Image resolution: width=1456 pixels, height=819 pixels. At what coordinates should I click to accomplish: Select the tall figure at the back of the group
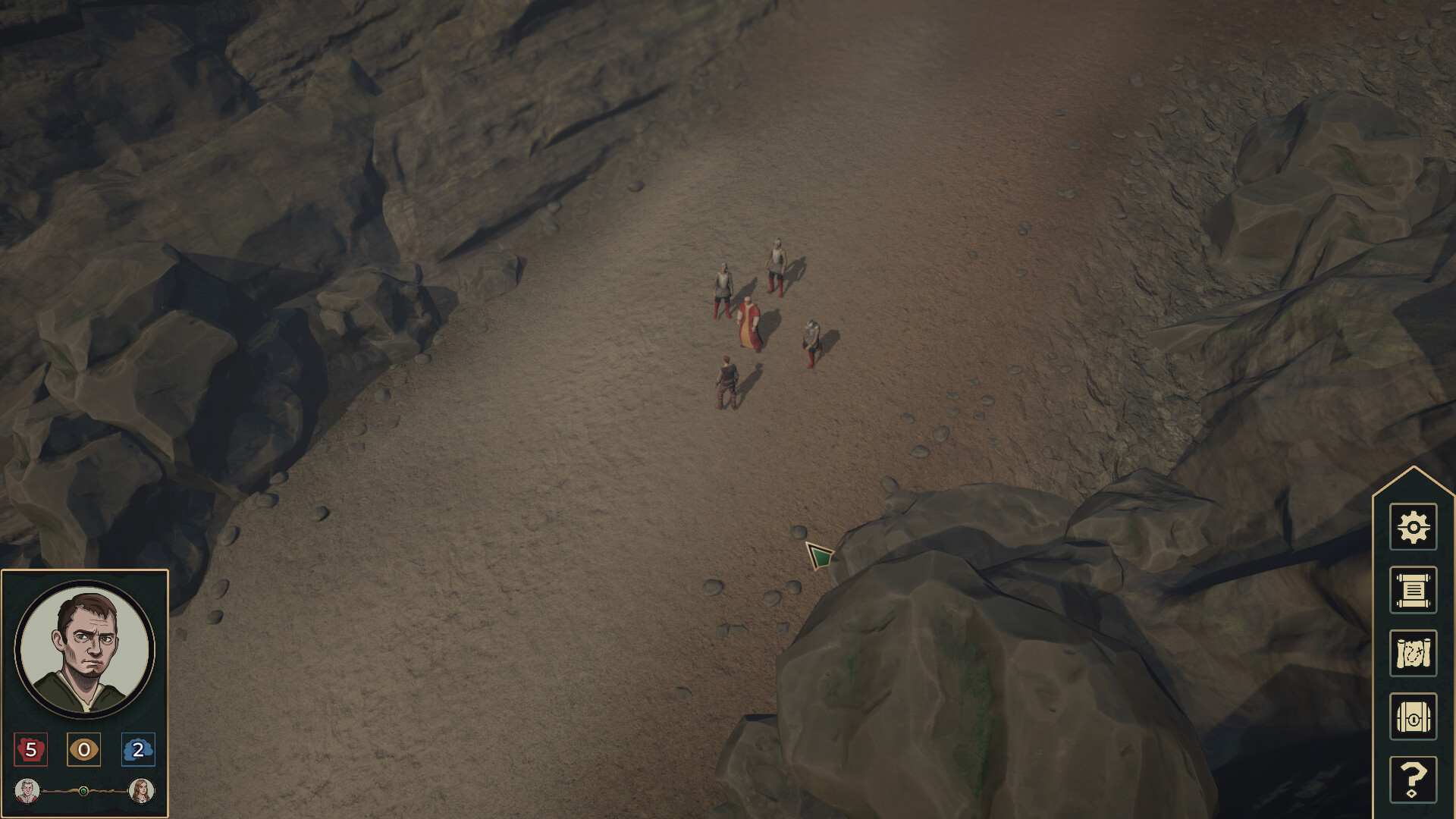(775, 265)
